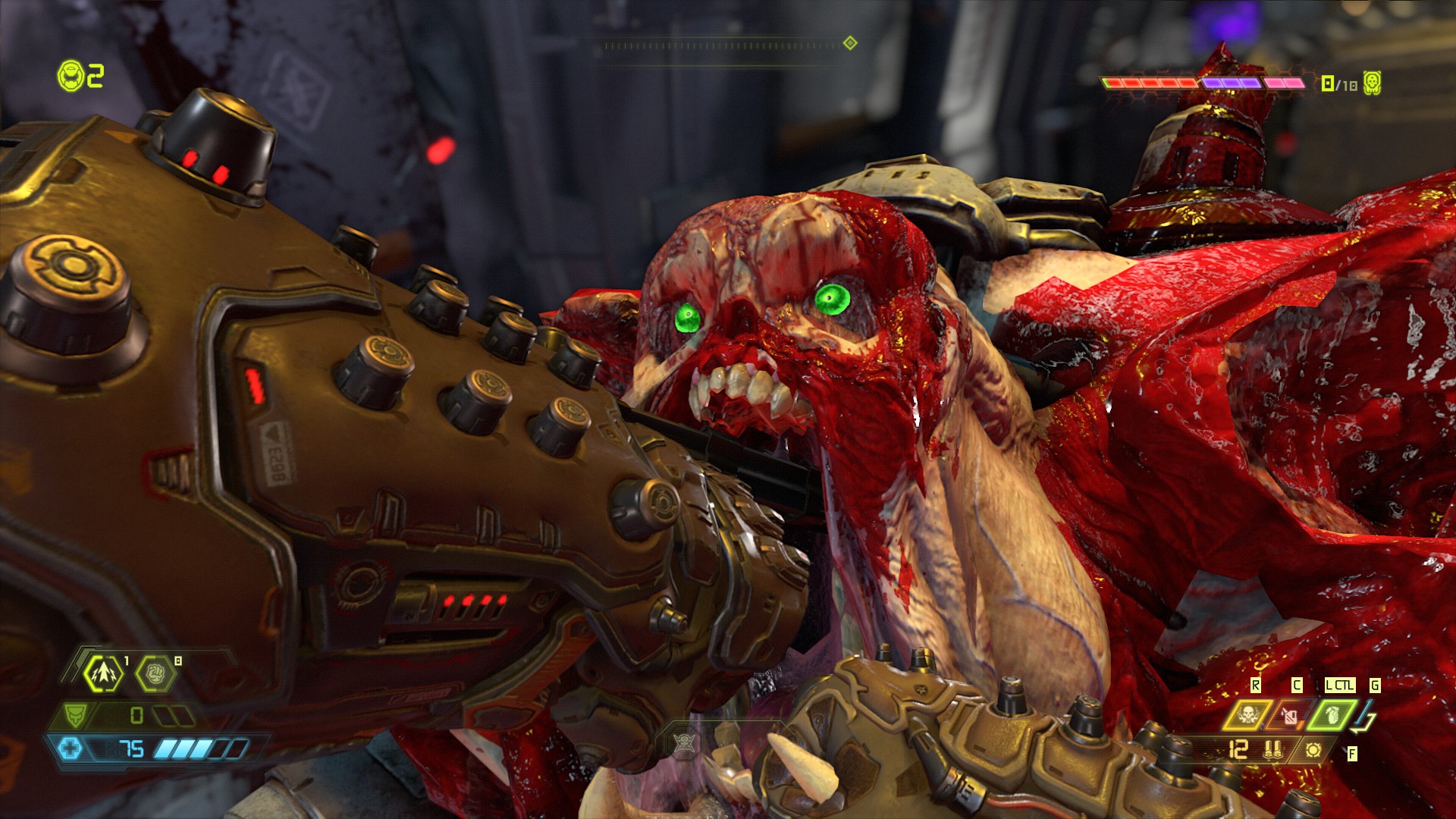
Task: Select the Blood Punch fist icon
Action: (157, 673)
